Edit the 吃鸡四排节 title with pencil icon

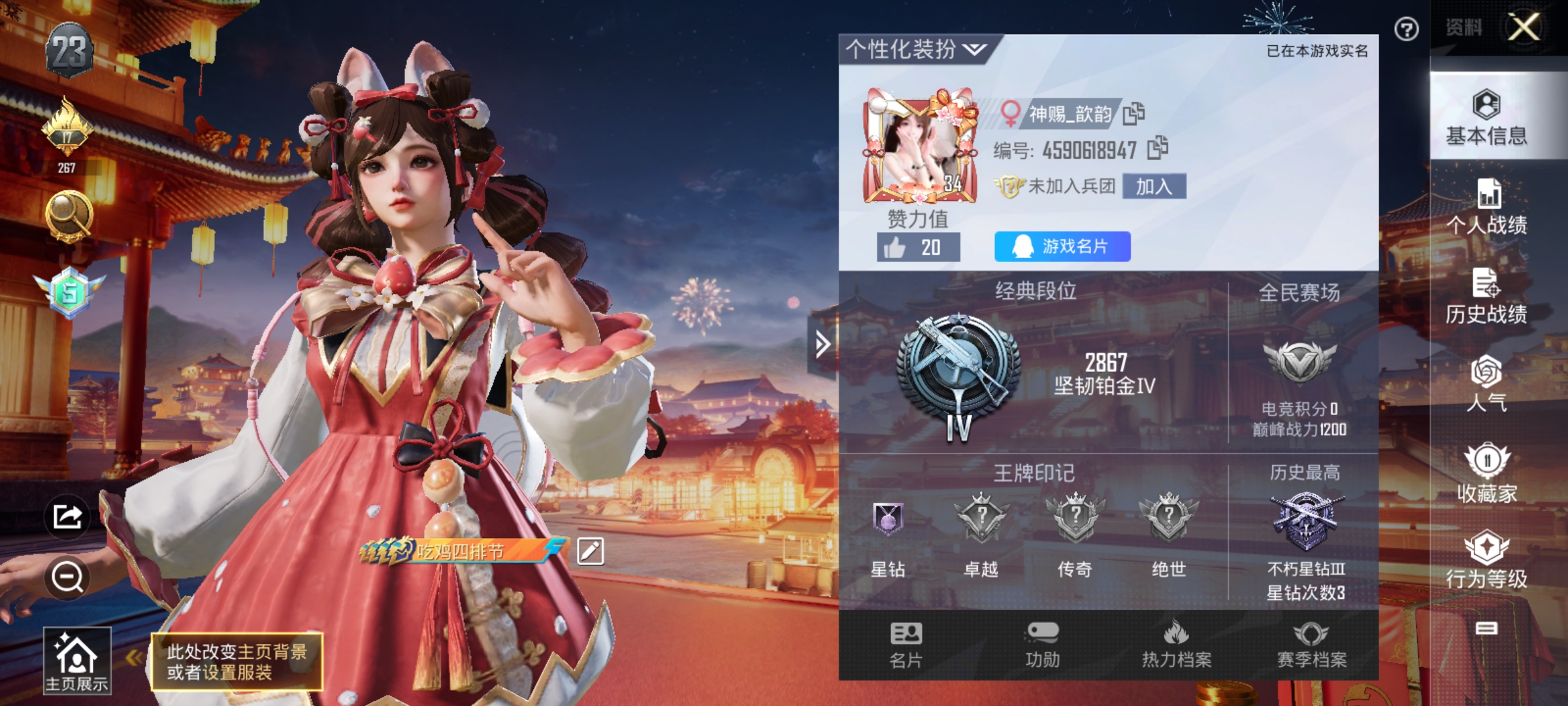591,551
